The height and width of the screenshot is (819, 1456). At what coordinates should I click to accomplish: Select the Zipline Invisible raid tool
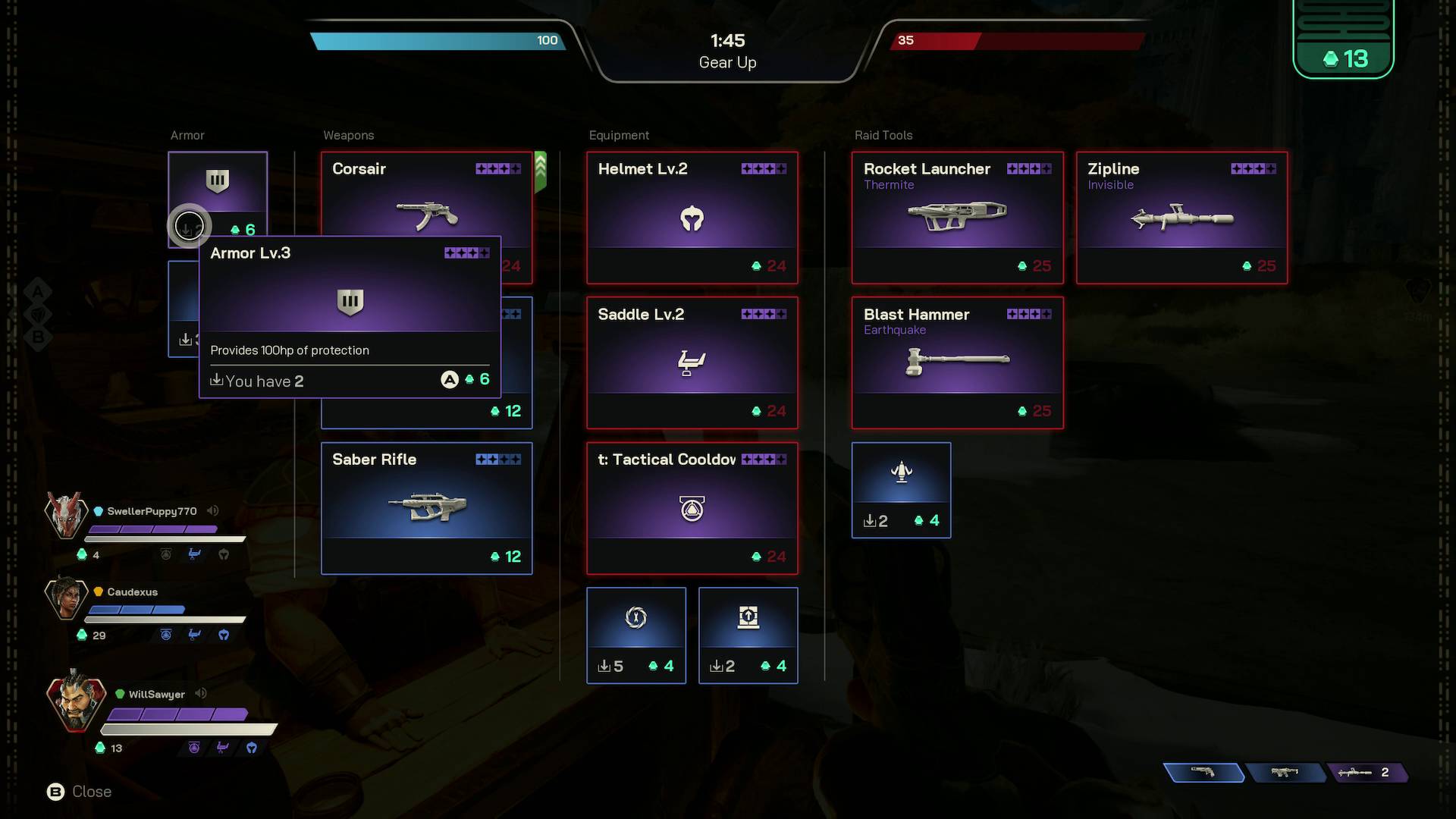pos(1181,218)
